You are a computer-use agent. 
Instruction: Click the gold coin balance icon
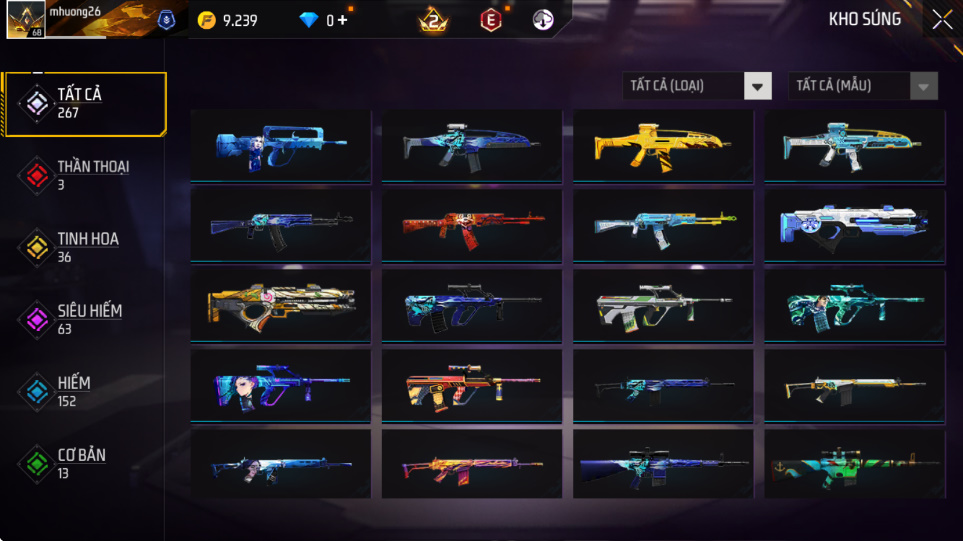(206, 20)
